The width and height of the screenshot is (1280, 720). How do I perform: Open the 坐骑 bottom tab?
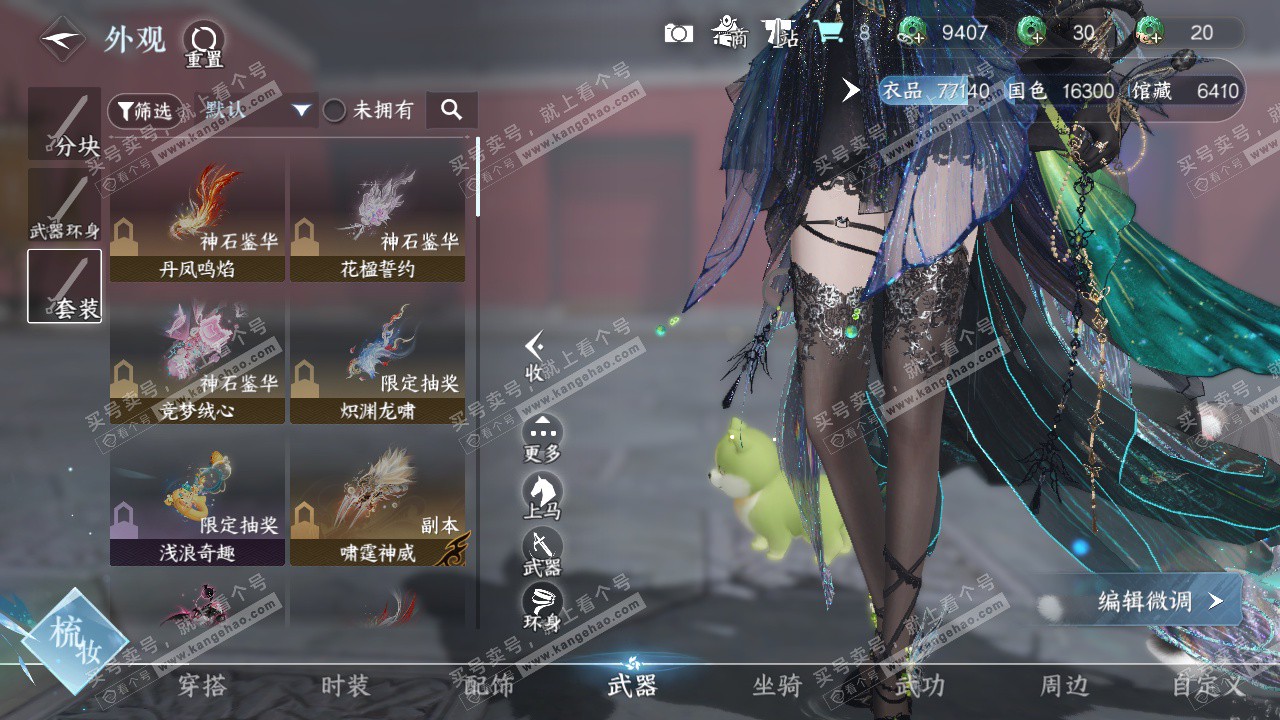coord(777,685)
